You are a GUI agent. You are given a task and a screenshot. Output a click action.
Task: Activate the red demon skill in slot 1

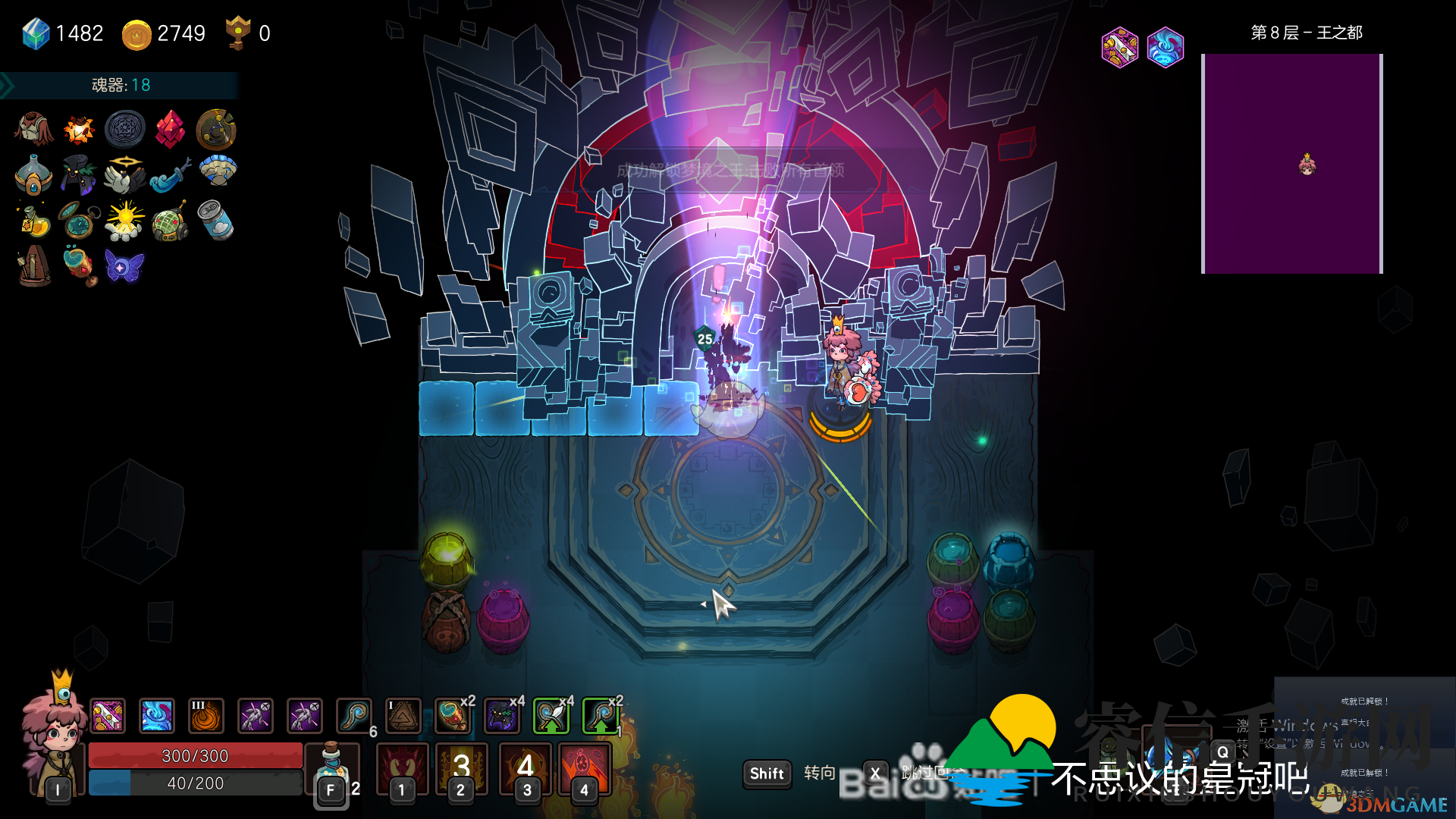point(402,767)
